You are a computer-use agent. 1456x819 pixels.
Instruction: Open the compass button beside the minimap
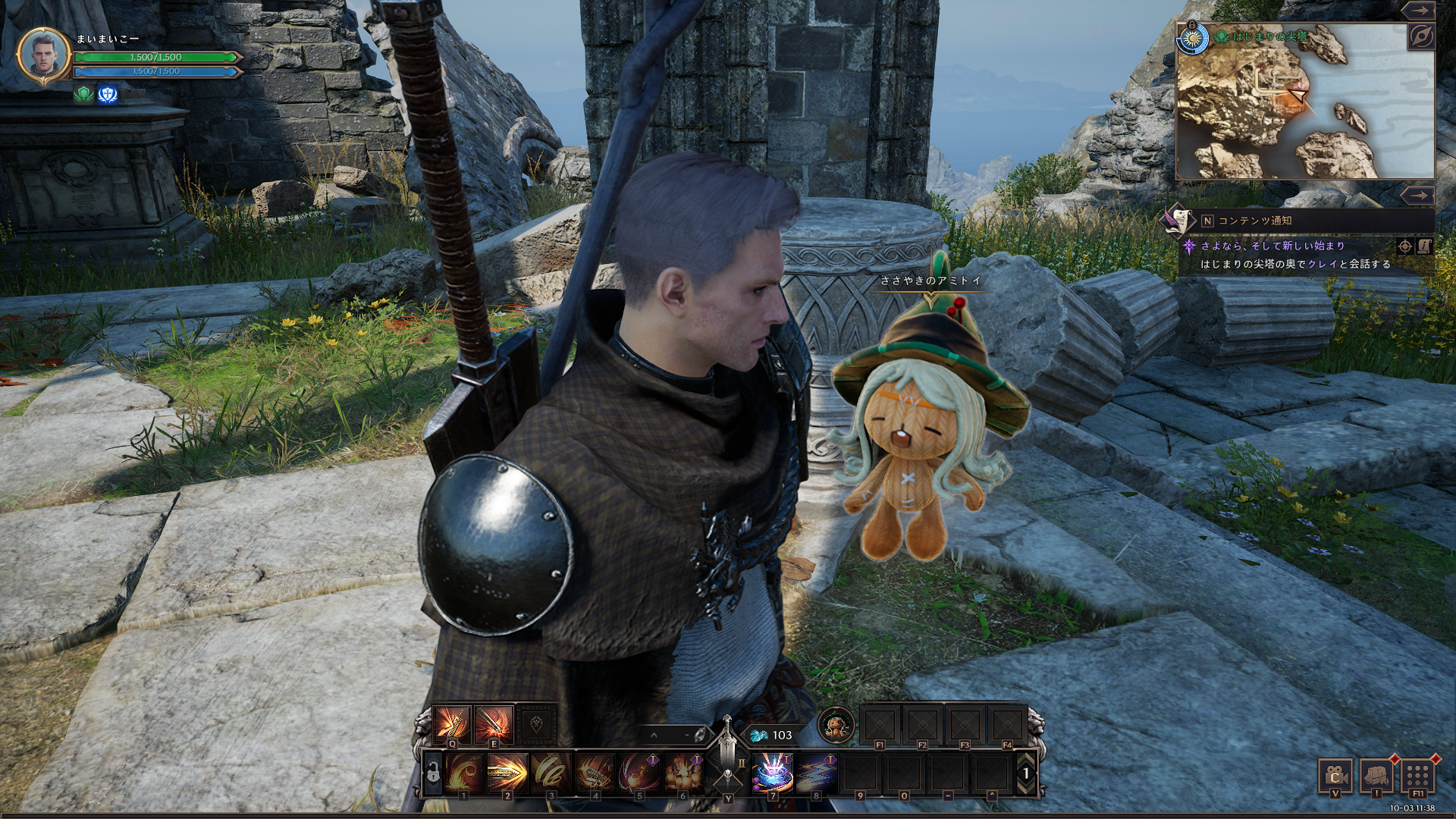tap(1421, 36)
